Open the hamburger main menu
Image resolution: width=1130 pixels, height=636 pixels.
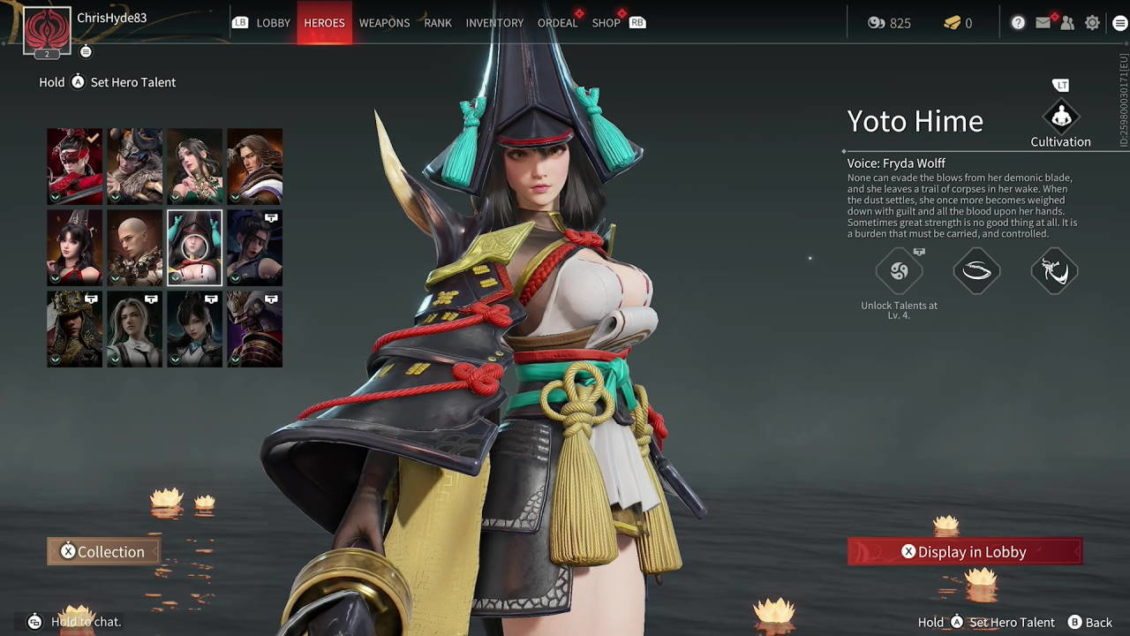tap(1117, 23)
